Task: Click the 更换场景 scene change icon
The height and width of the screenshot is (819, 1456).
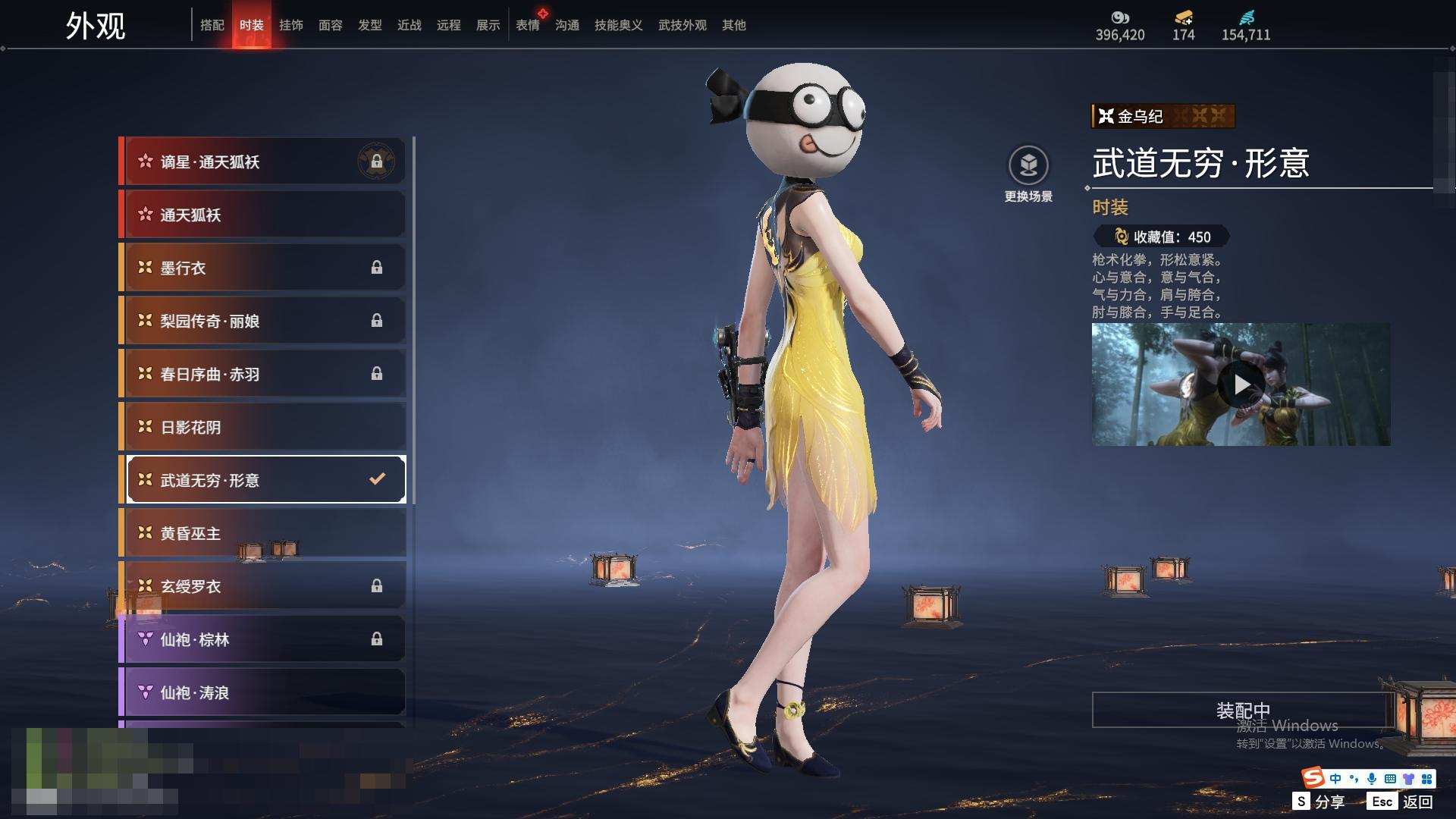Action: pyautogui.click(x=1028, y=166)
